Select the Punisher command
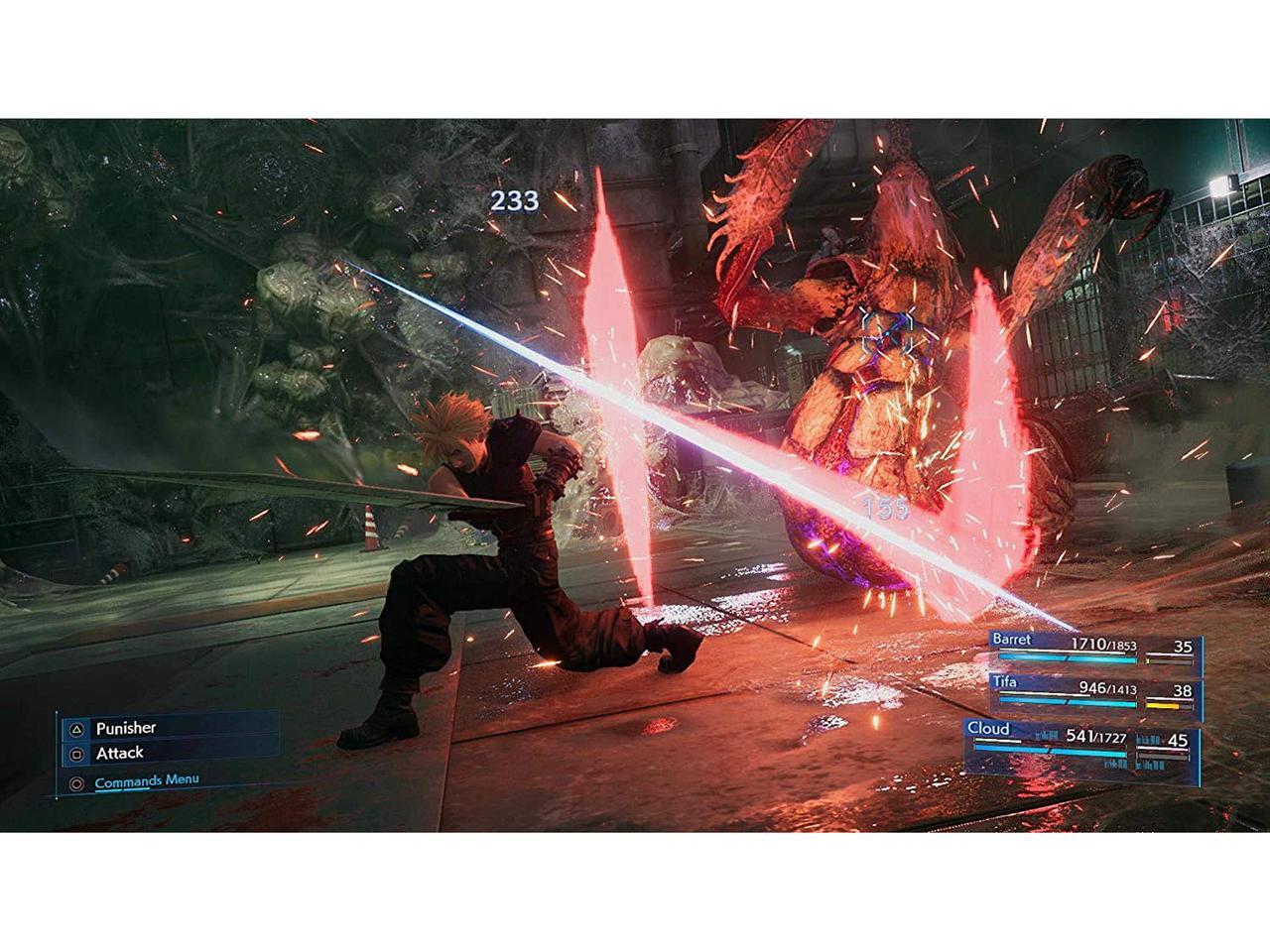Screen dimensions: 1270x952 [126, 728]
